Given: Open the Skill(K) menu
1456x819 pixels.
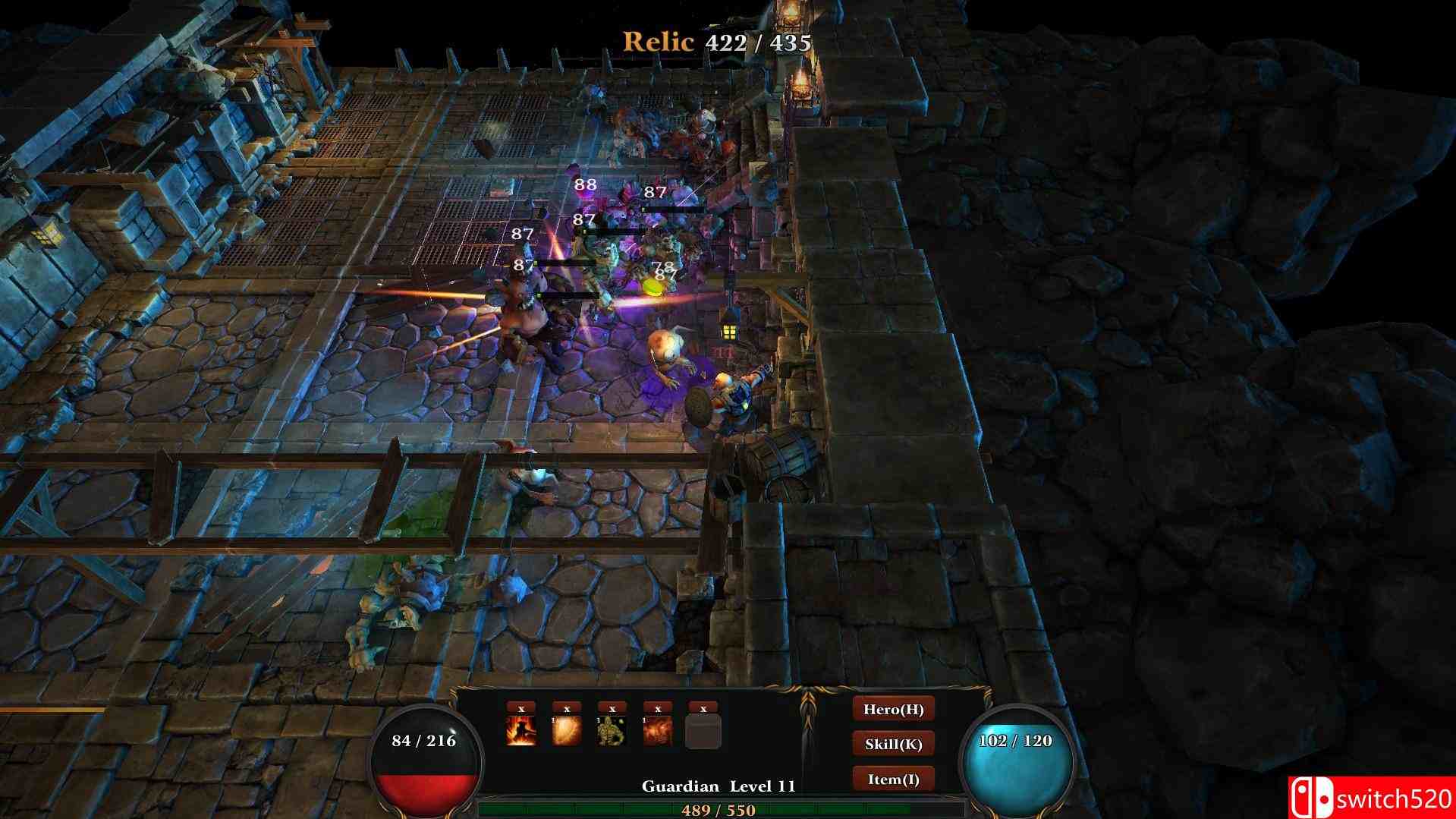Looking at the screenshot, I should click(895, 743).
